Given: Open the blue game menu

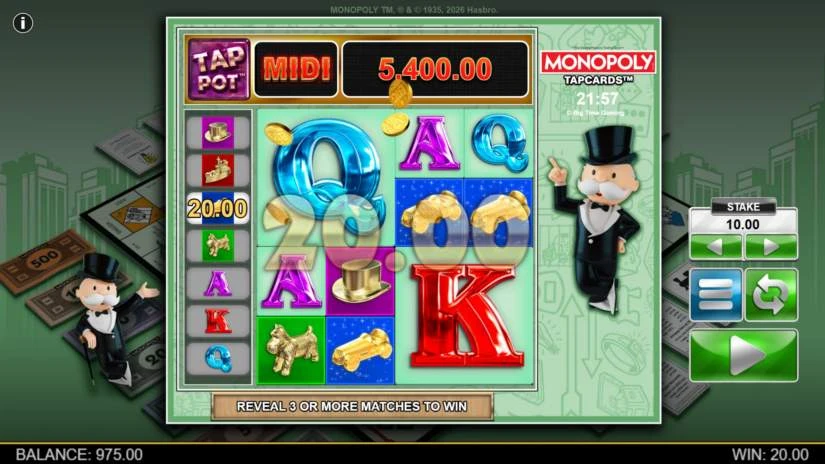Looking at the screenshot, I should [716, 295].
